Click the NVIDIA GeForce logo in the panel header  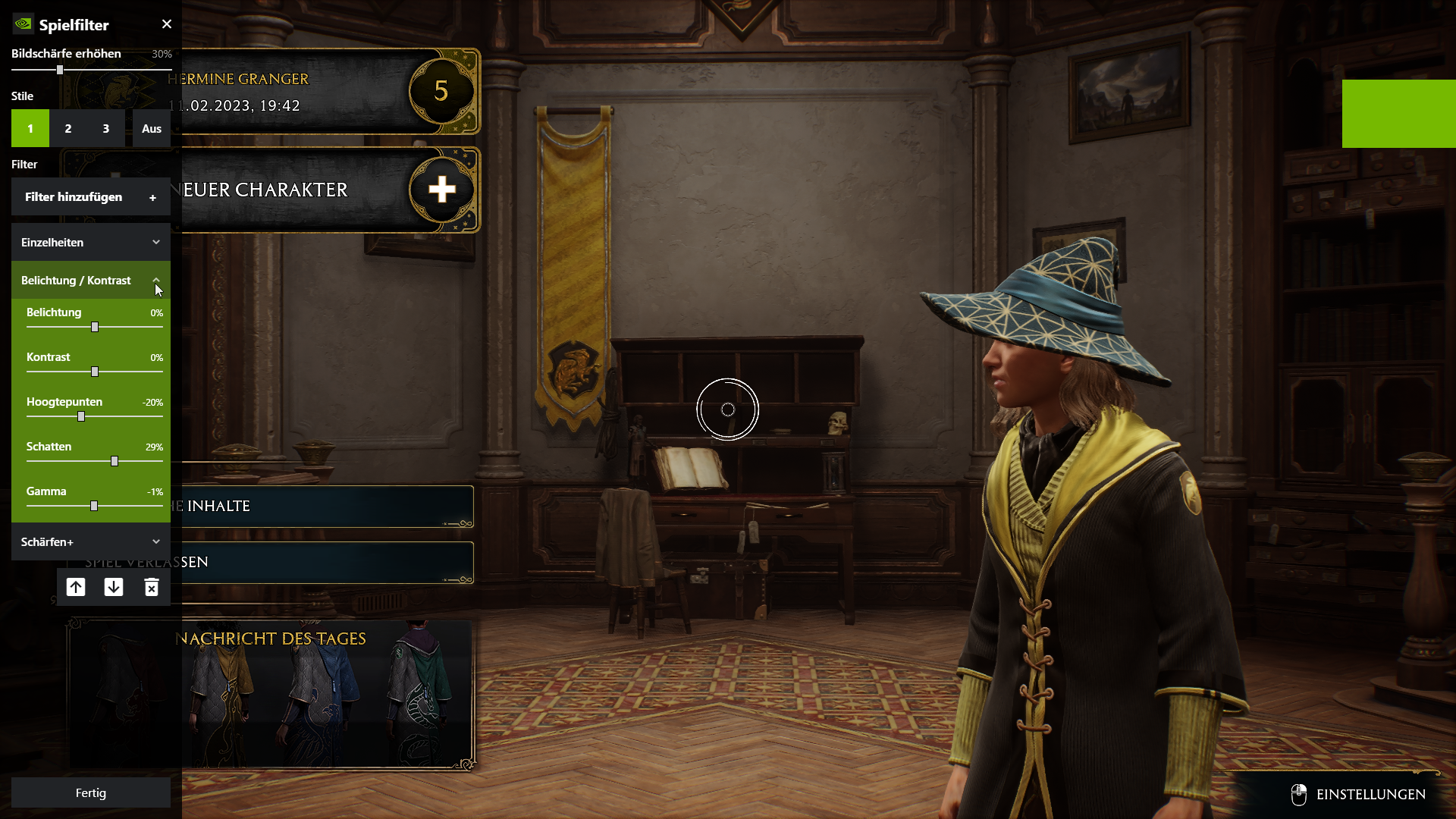click(x=22, y=24)
